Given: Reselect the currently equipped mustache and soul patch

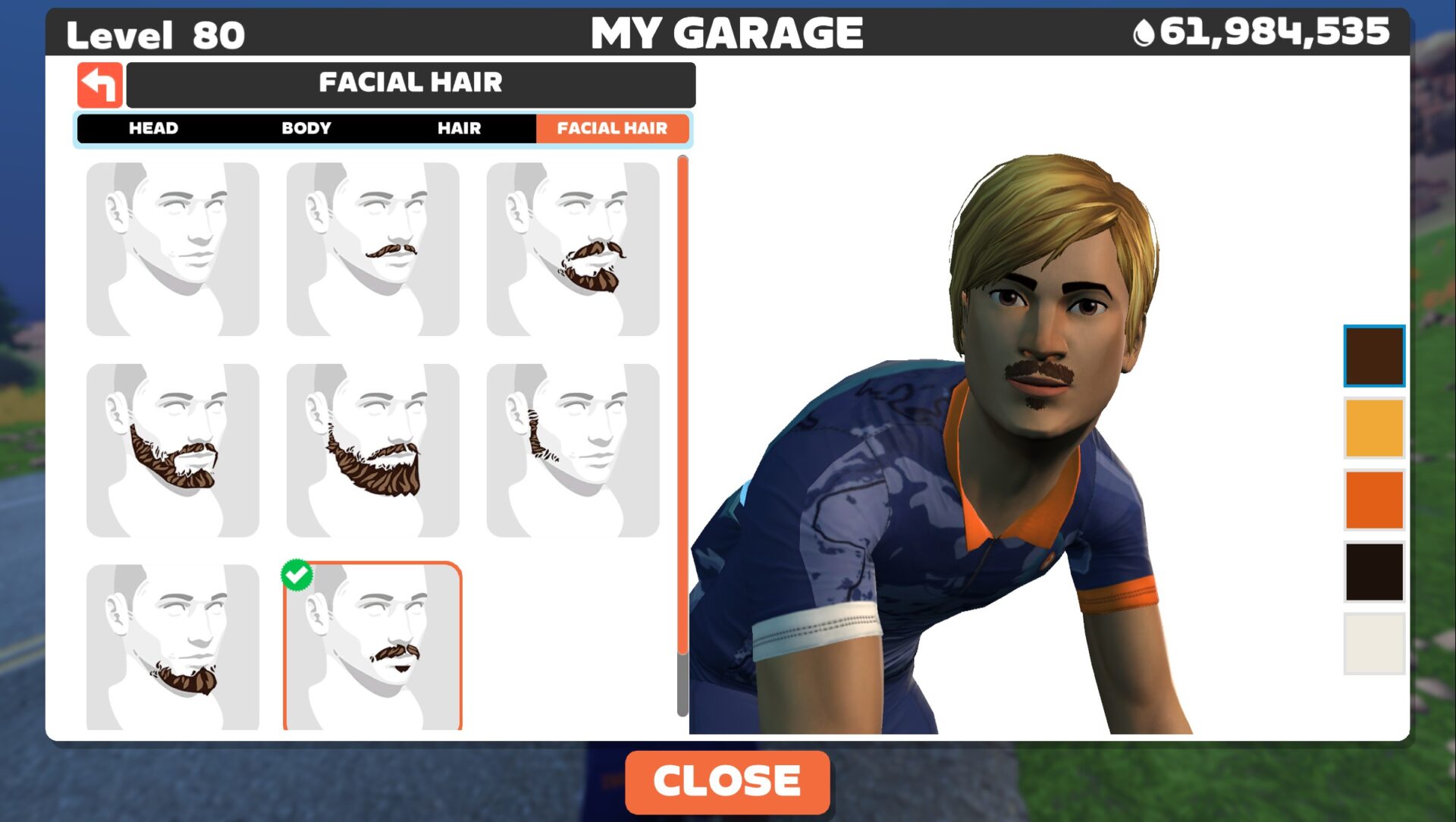Looking at the screenshot, I should click(373, 648).
